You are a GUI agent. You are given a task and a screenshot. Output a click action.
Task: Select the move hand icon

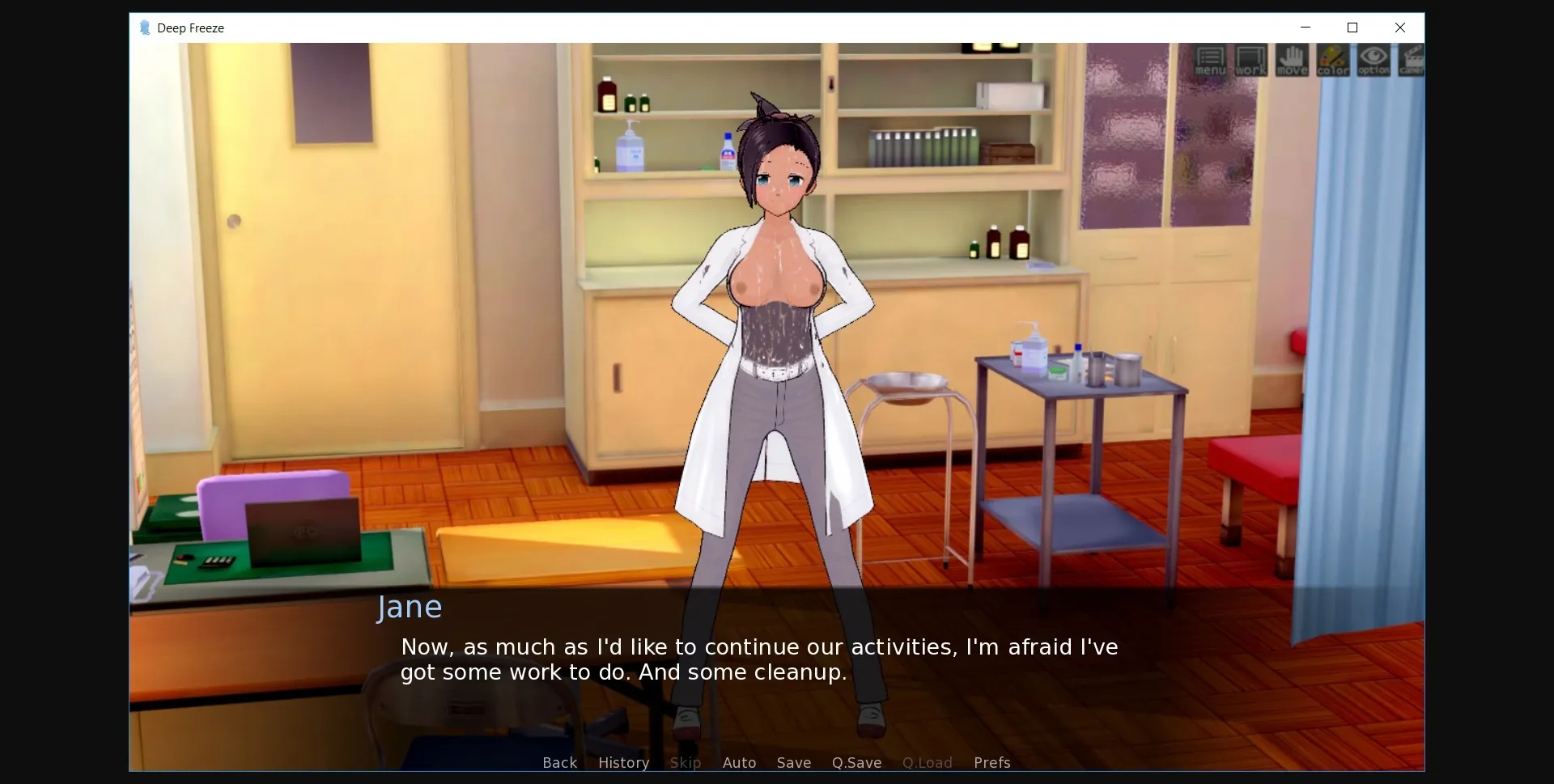pyautogui.click(x=1292, y=61)
